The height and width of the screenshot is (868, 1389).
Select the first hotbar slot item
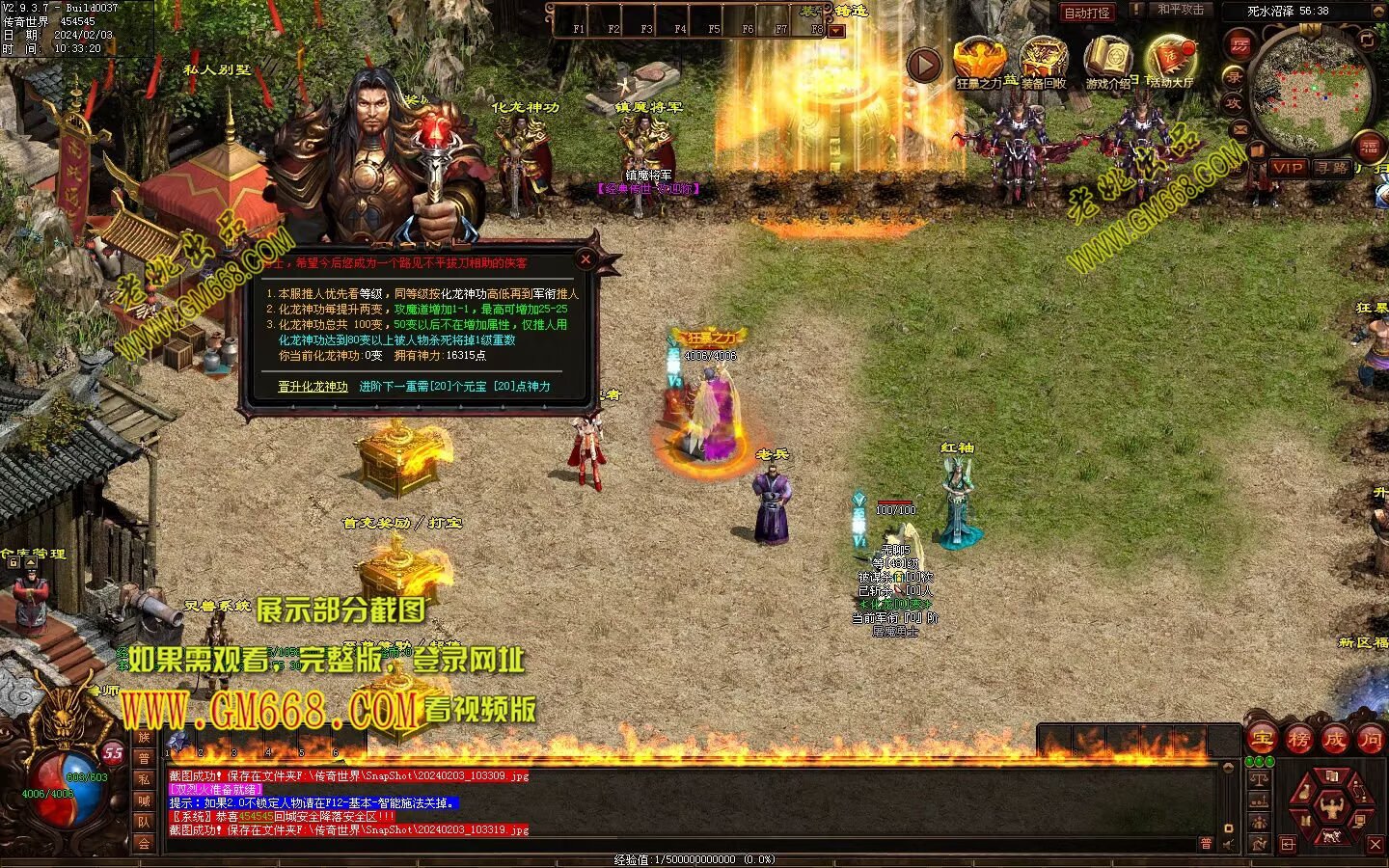click(x=177, y=741)
